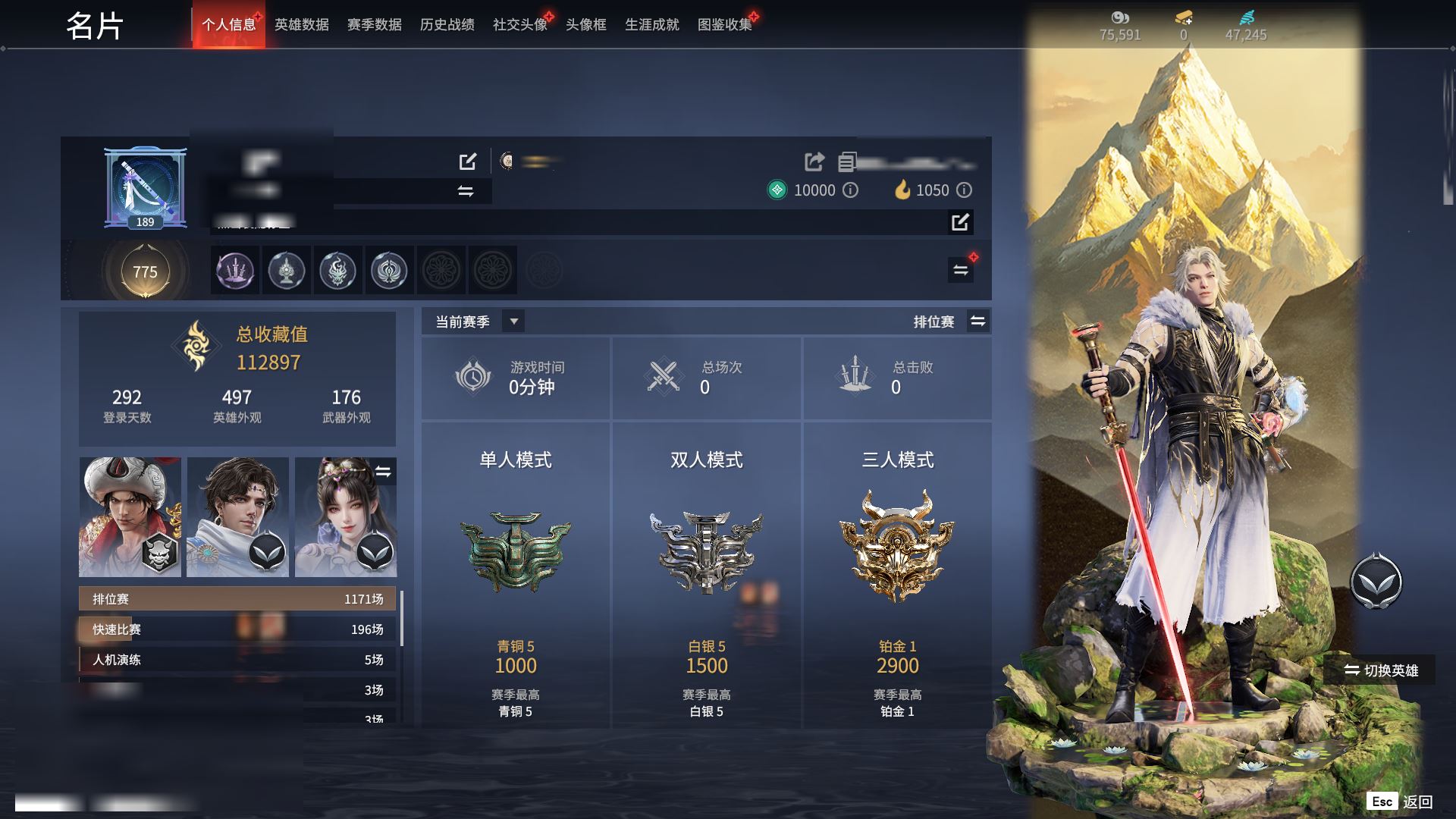Select the 社交头像 tab
Image resolution: width=1456 pixels, height=819 pixels.
[519, 25]
